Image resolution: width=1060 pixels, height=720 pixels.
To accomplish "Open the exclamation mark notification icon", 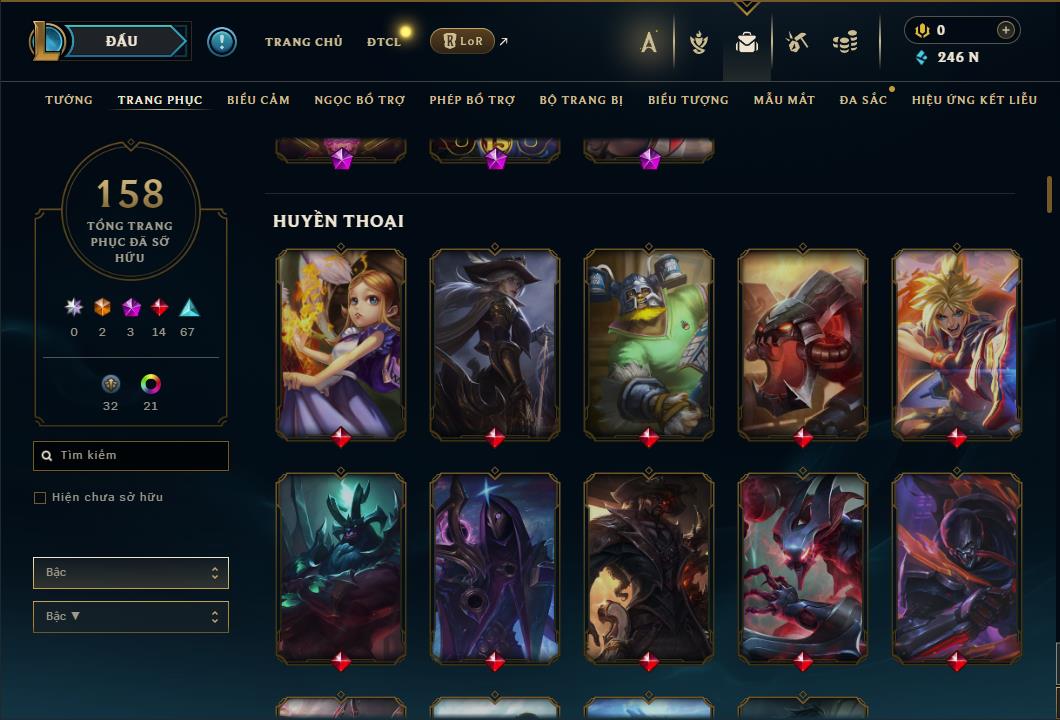I will (222, 42).
